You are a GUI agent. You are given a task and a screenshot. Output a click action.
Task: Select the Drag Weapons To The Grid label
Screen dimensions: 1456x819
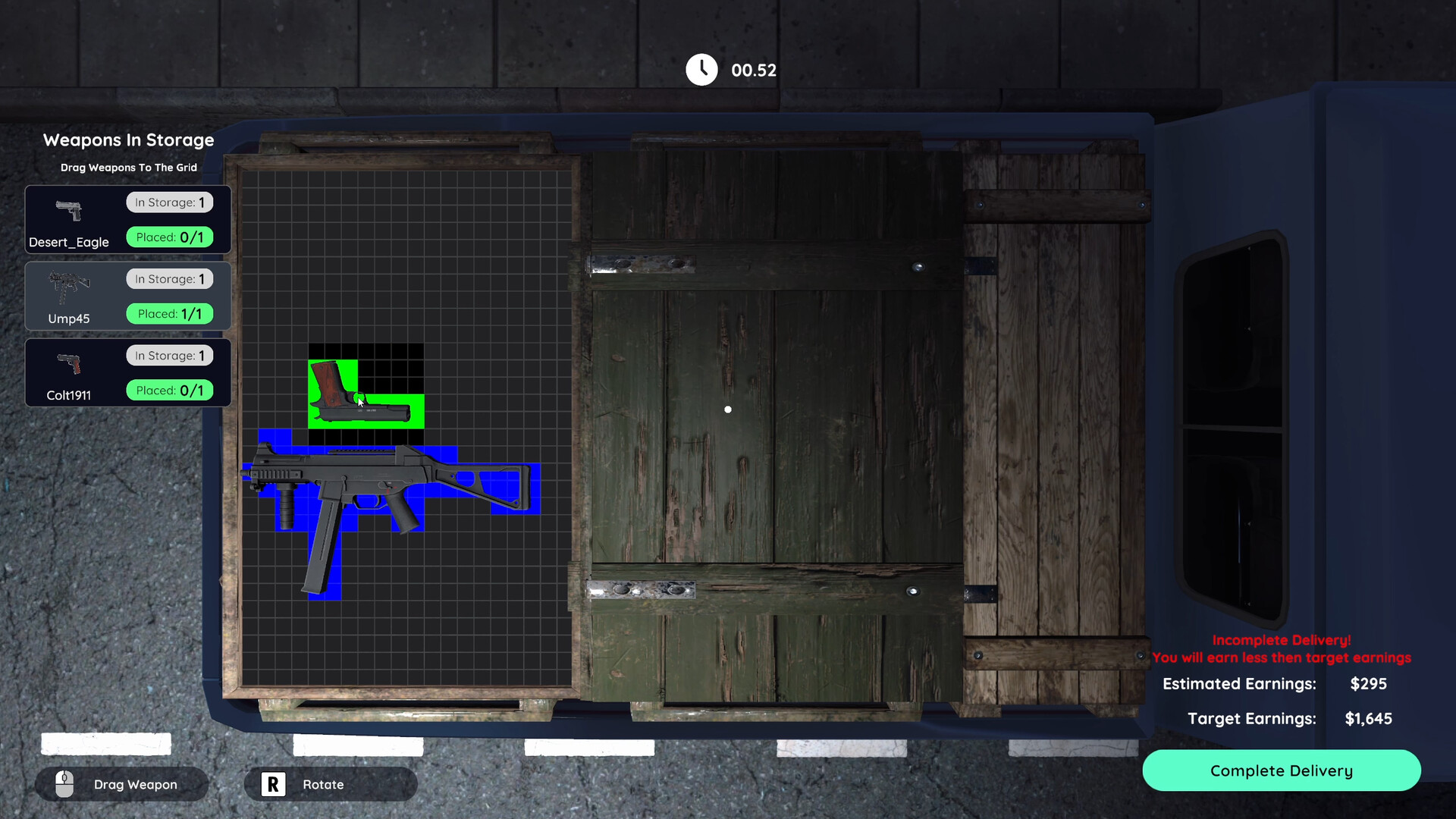pos(128,168)
